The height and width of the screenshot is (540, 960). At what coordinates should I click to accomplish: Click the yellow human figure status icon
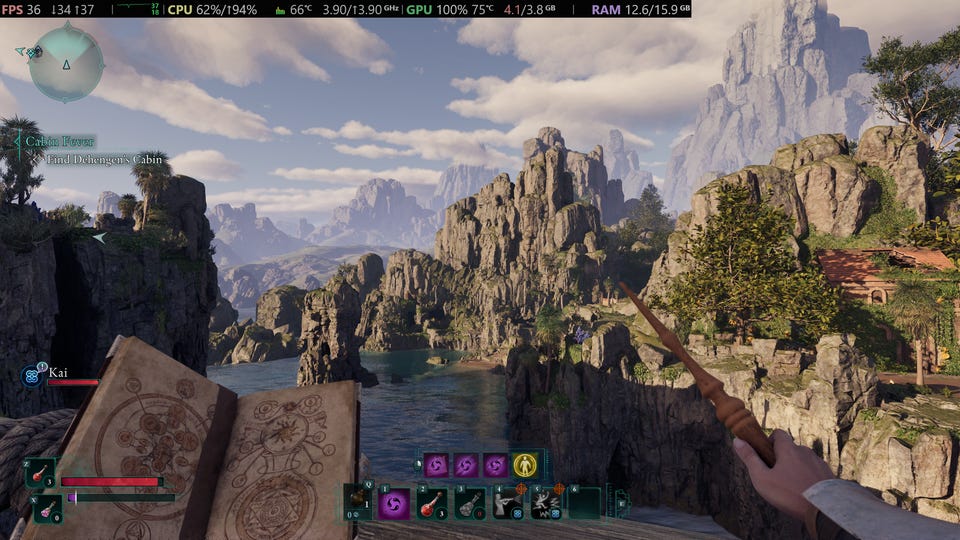(x=525, y=465)
